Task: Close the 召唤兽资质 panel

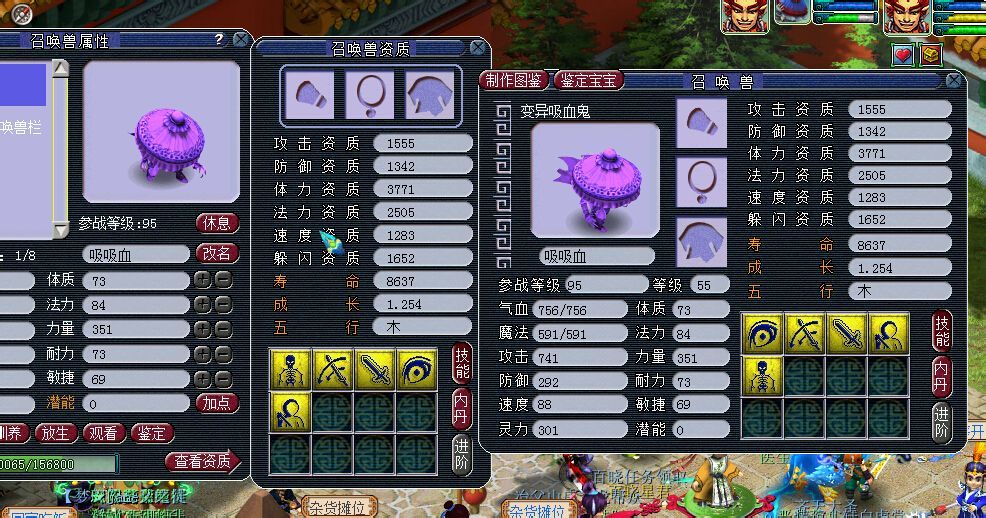Action: (479, 48)
